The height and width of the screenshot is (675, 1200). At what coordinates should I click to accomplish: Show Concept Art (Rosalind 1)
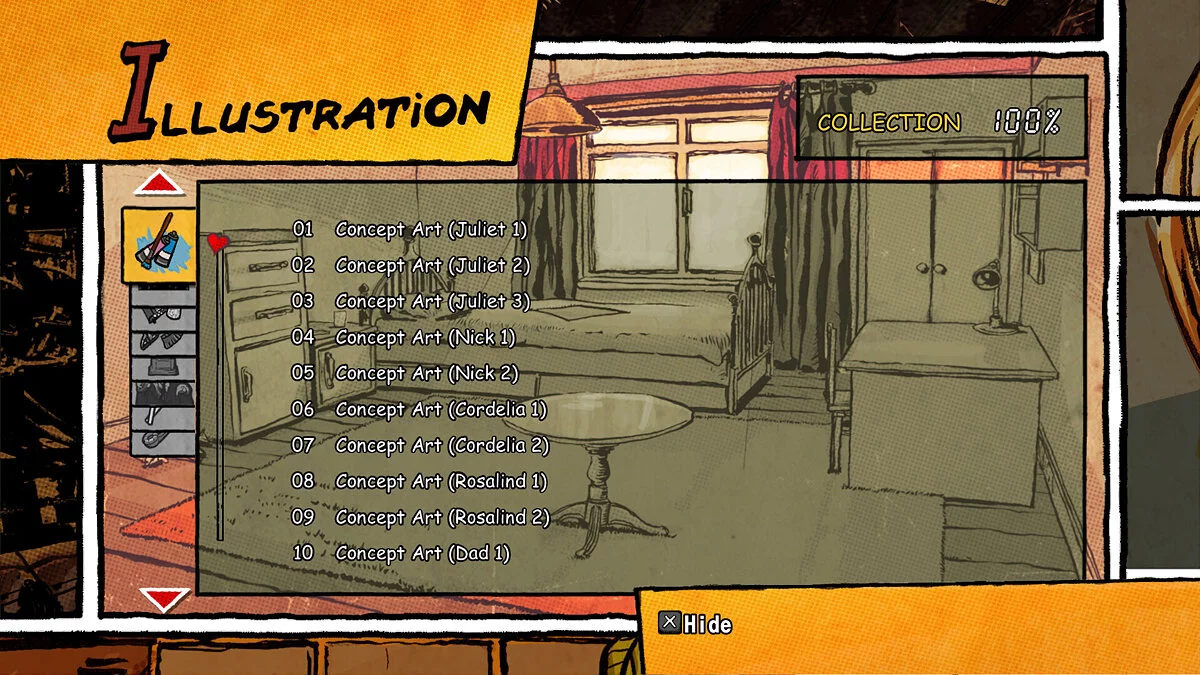(441, 481)
